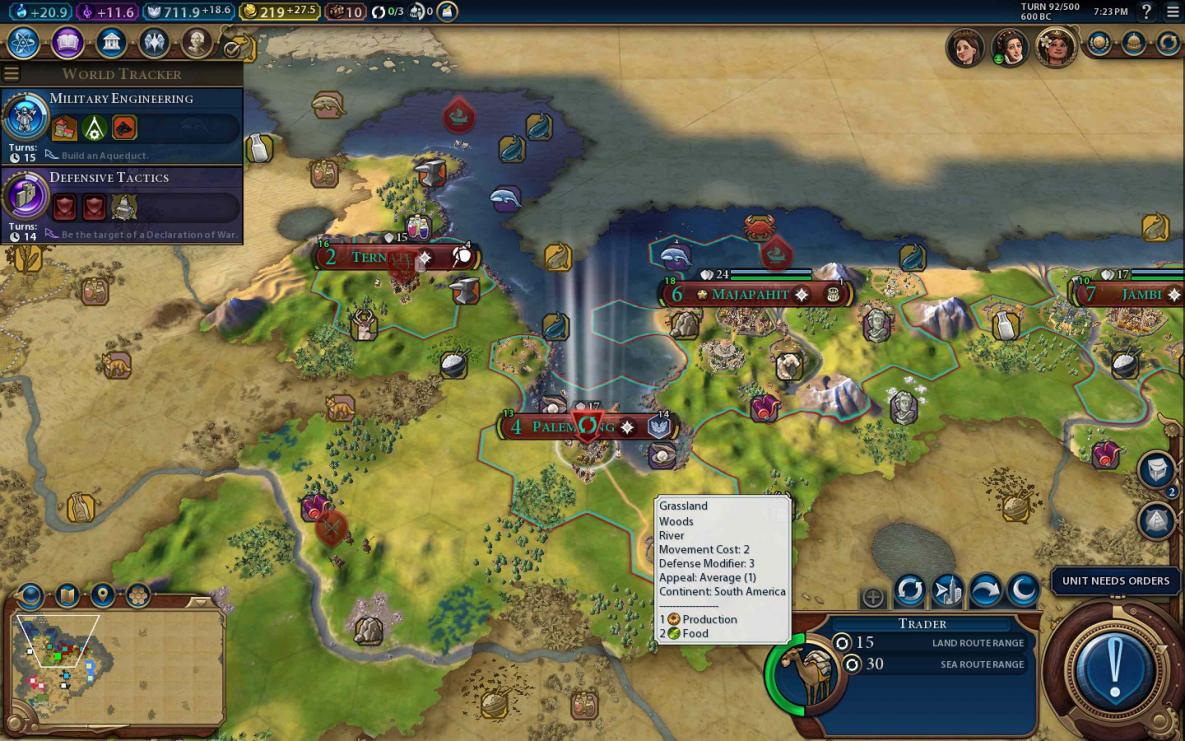Viewport: 1185px width, 741px height.
Task: Open the map pins marker button
Action: pos(102,597)
